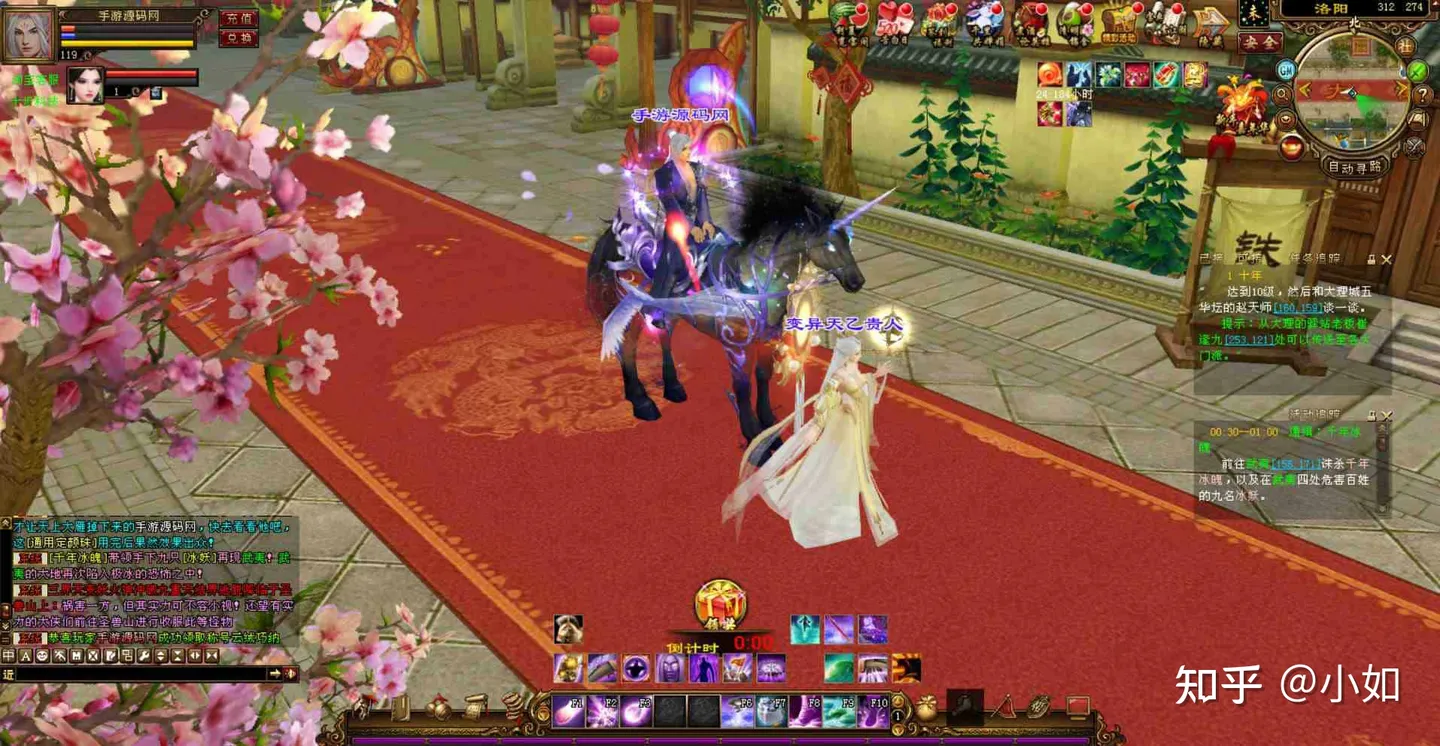Select the player character portrait
Image resolution: width=1440 pixels, height=746 pixels.
tap(28, 35)
